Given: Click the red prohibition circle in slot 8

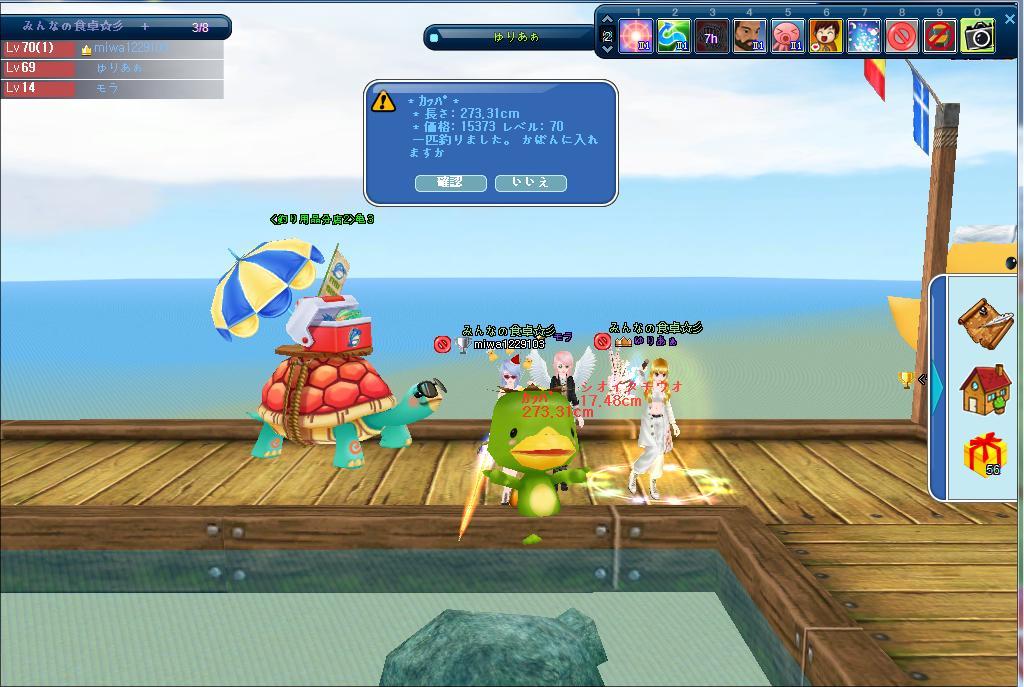Looking at the screenshot, I should (902, 37).
